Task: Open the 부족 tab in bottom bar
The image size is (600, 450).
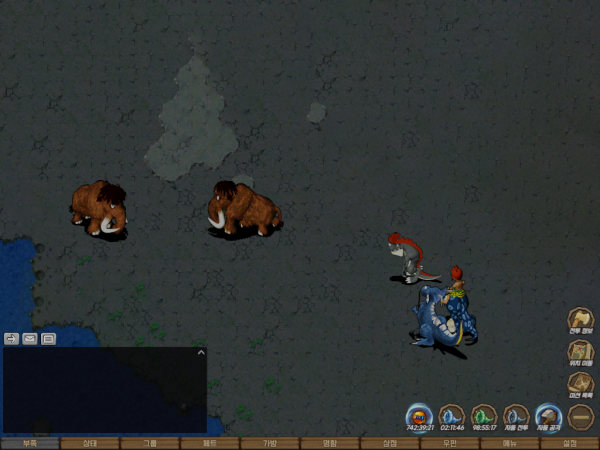Action: pyautogui.click(x=29, y=443)
